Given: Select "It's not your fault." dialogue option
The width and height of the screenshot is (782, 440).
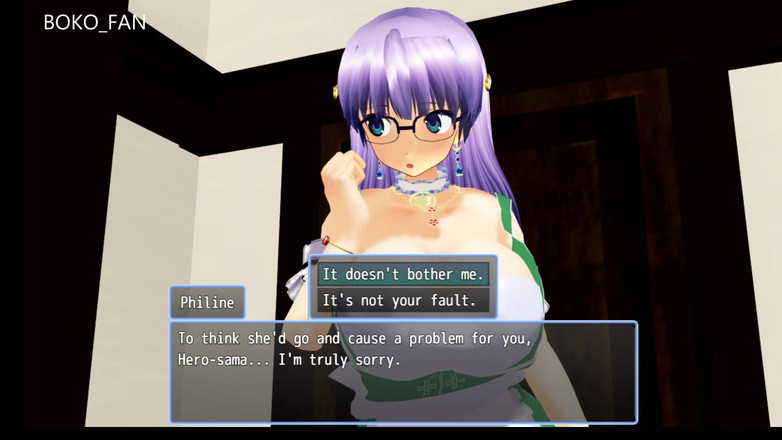Looking at the screenshot, I should pos(402,299).
